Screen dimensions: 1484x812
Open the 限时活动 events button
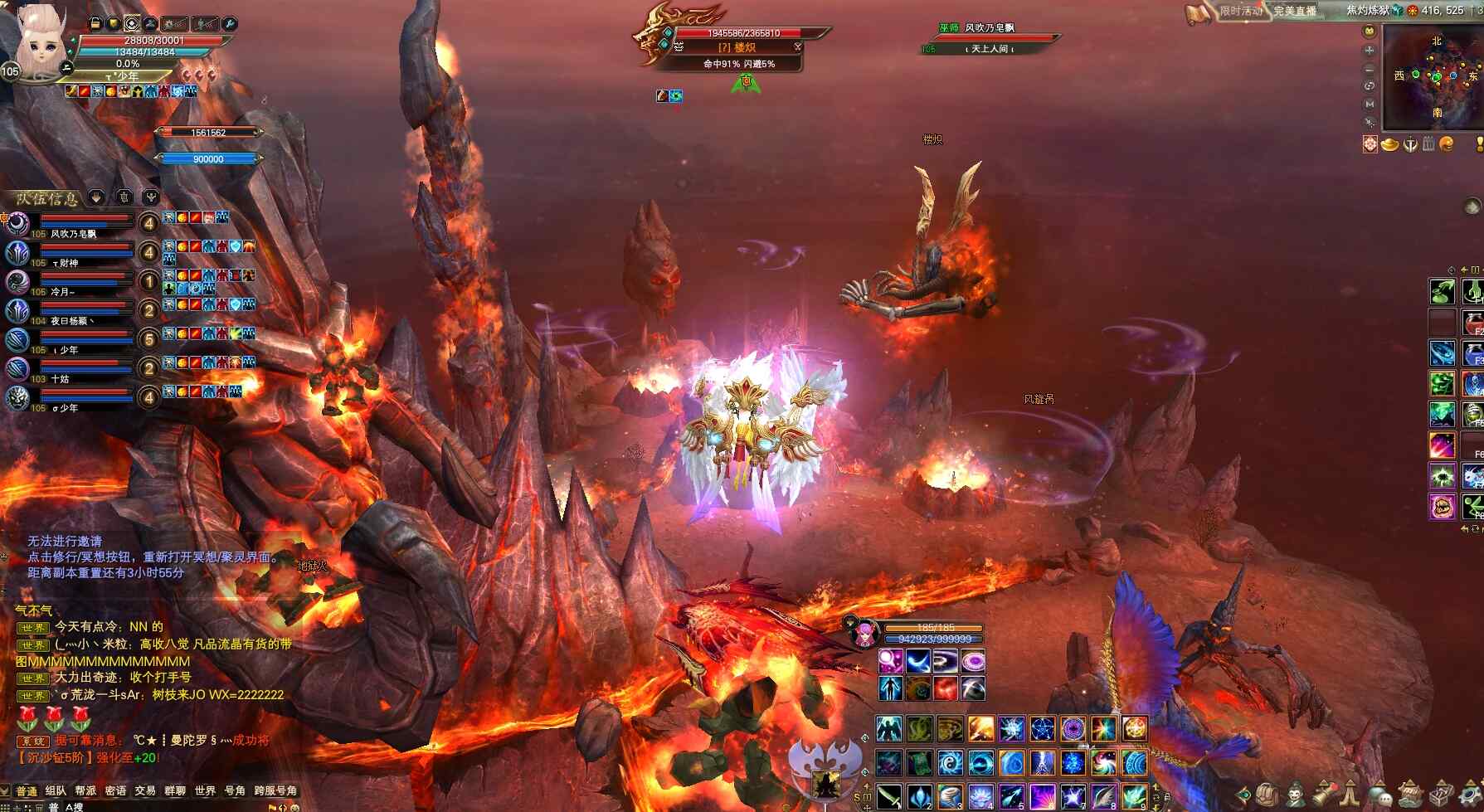coord(1238,11)
